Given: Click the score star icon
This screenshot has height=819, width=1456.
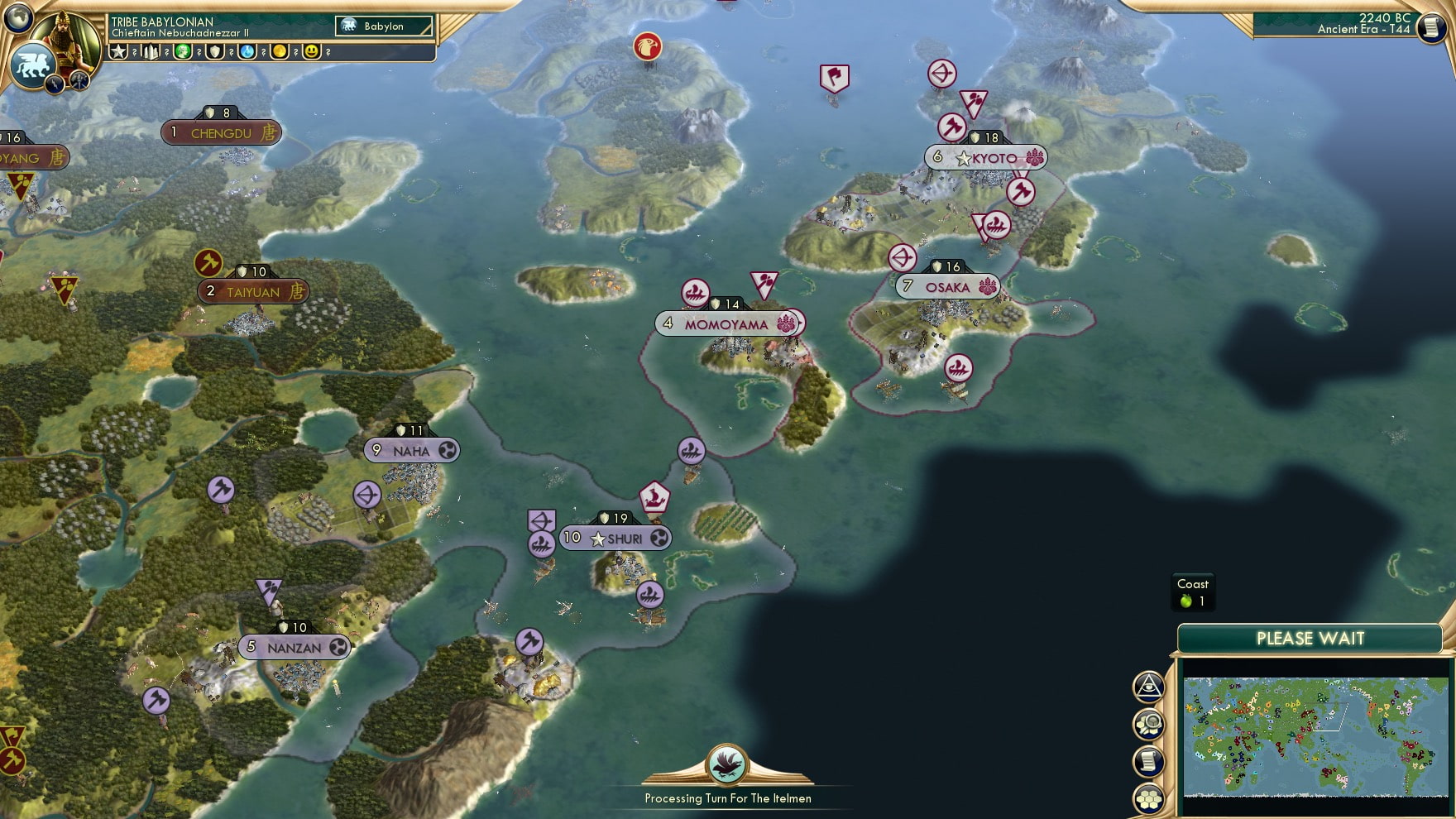Looking at the screenshot, I should pyautogui.click(x=118, y=51).
